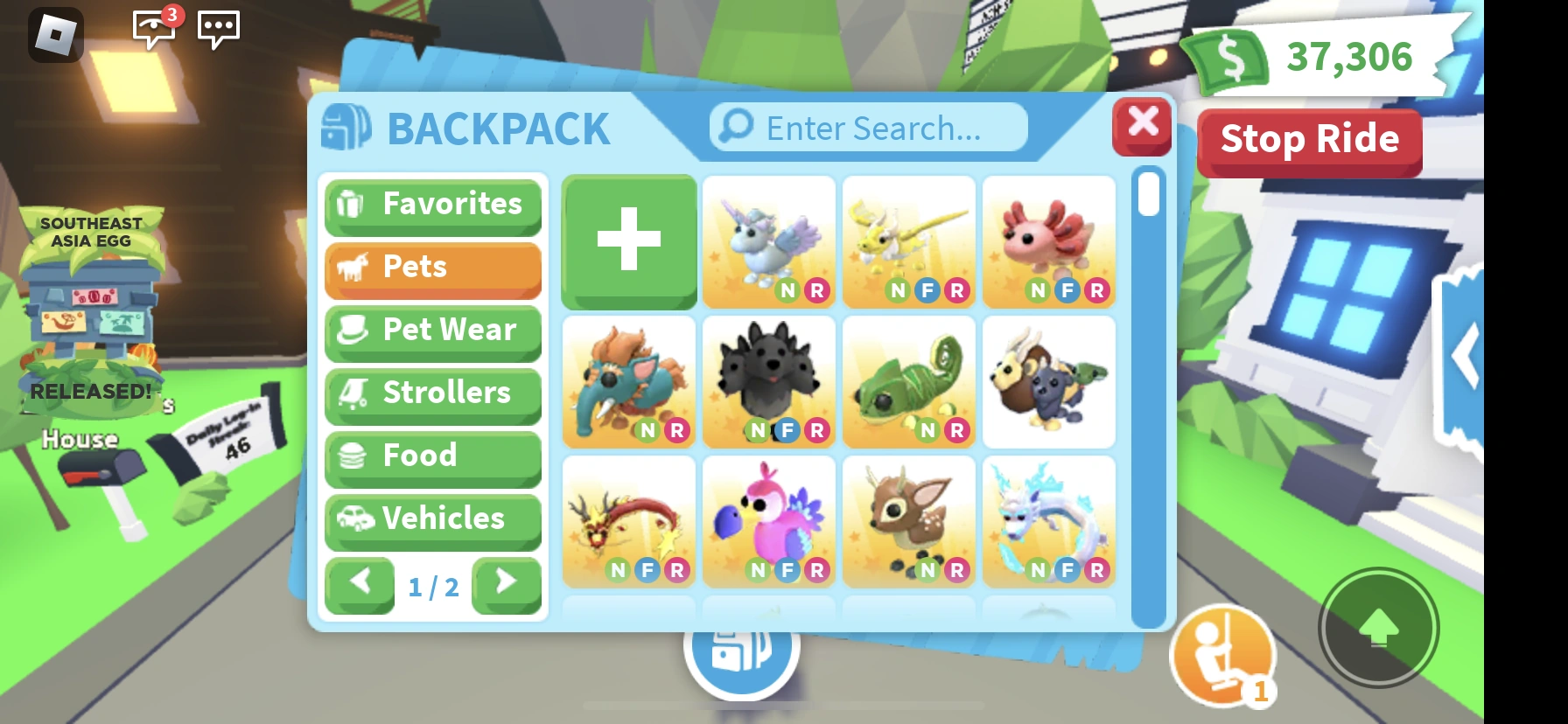
Task: Open chat by clicking the speech bubble icon
Action: pos(219,29)
